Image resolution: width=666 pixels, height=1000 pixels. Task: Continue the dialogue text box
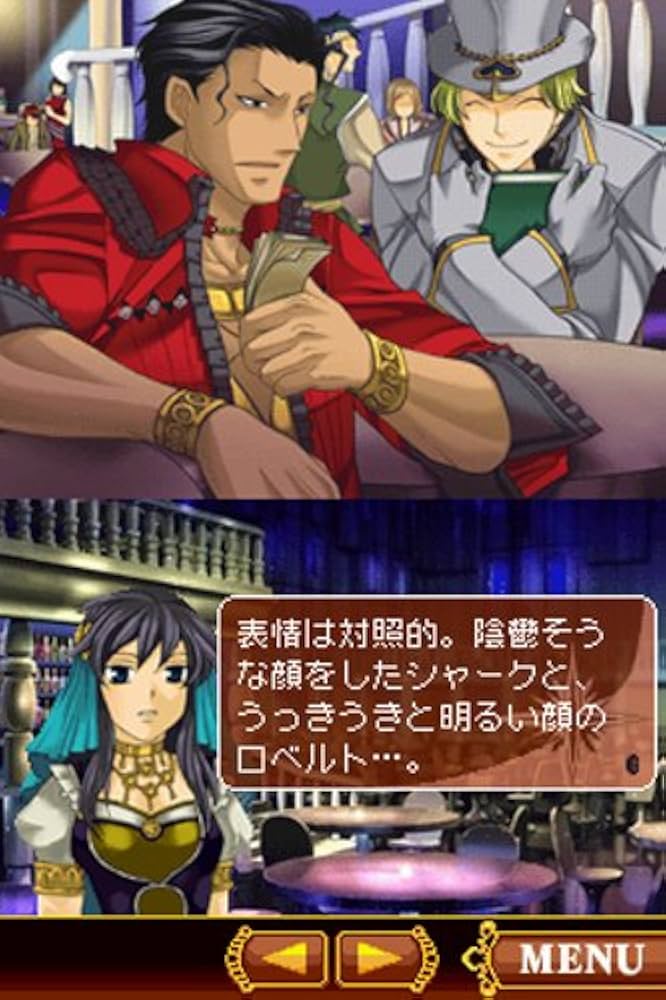click(438, 692)
